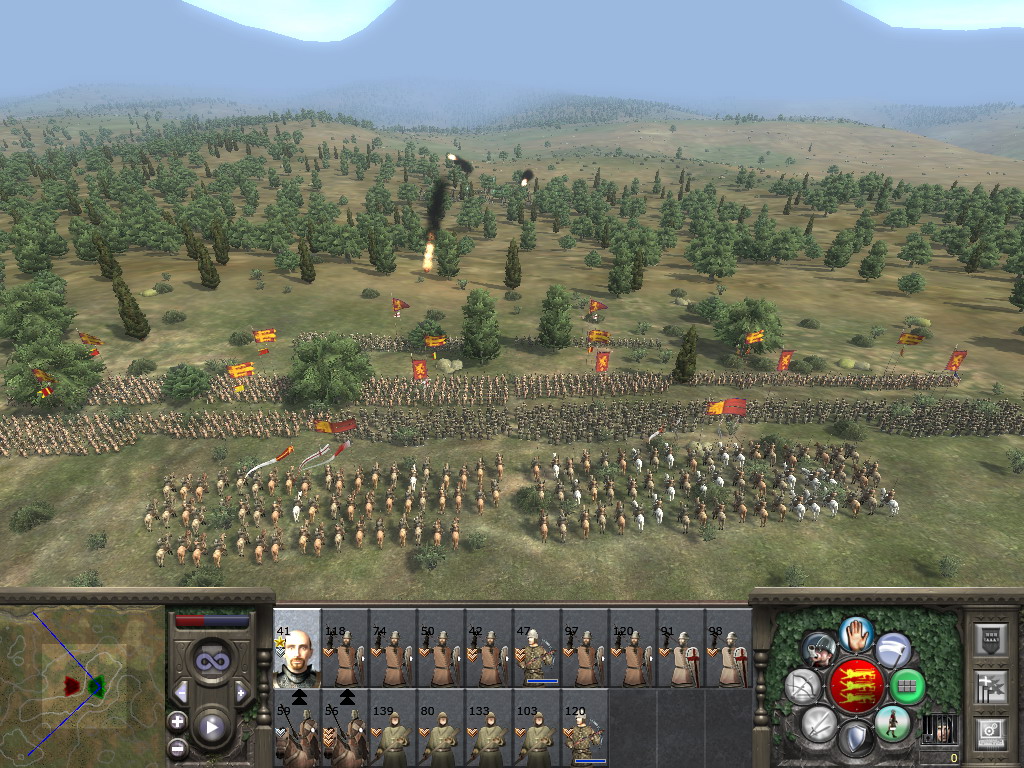Zoom in the minimap with the plus button
Viewport: 1024px width, 768px height.
[x=177, y=721]
